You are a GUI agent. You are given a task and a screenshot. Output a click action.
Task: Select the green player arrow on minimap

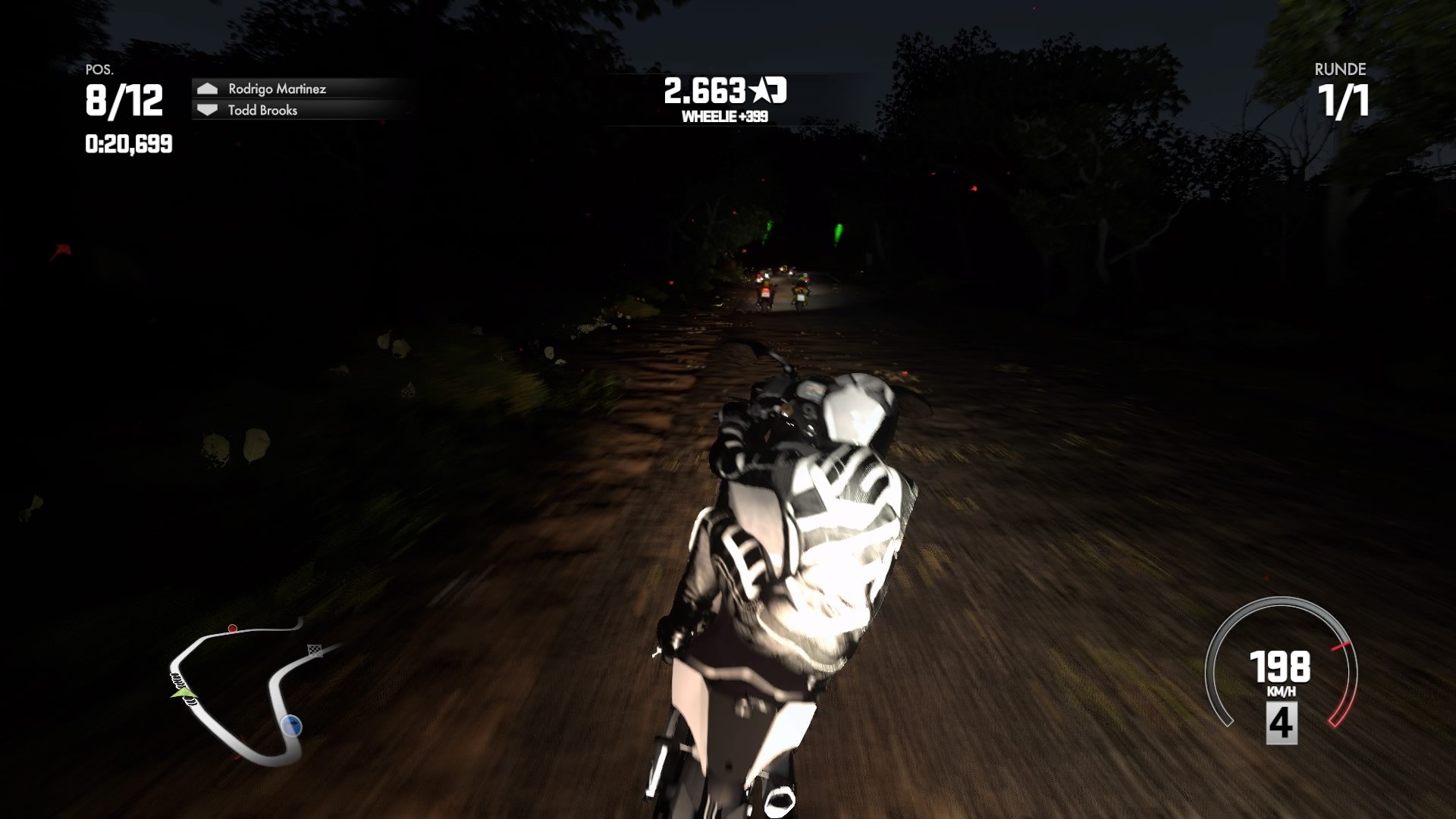click(184, 692)
